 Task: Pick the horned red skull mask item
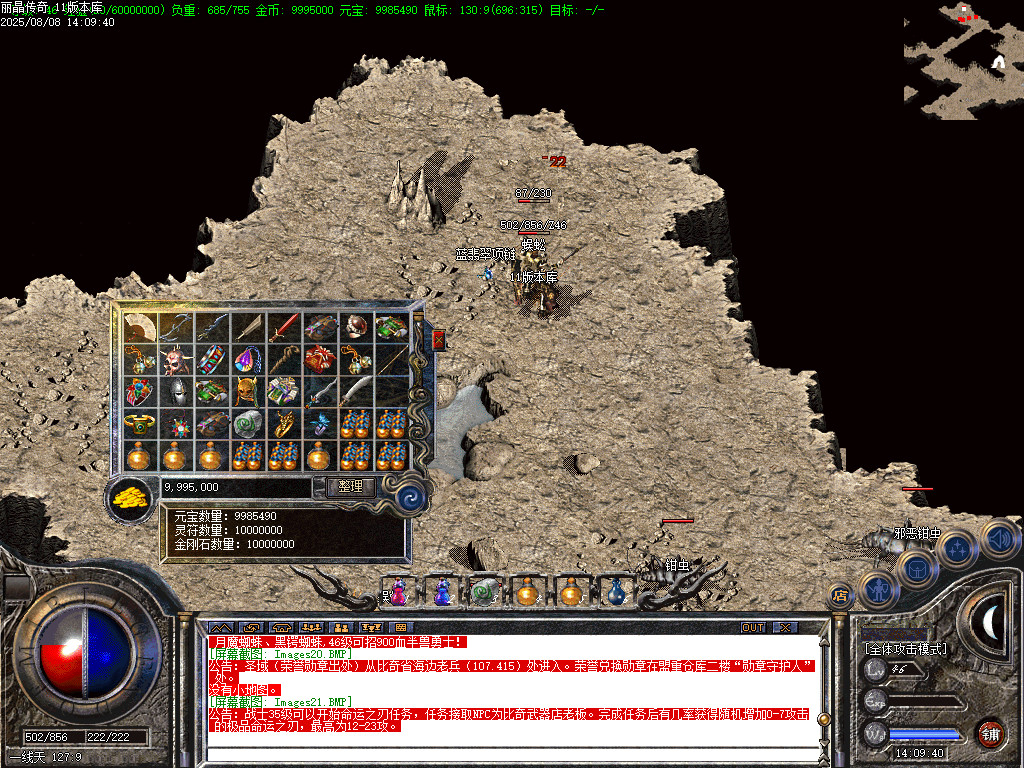click(175, 359)
